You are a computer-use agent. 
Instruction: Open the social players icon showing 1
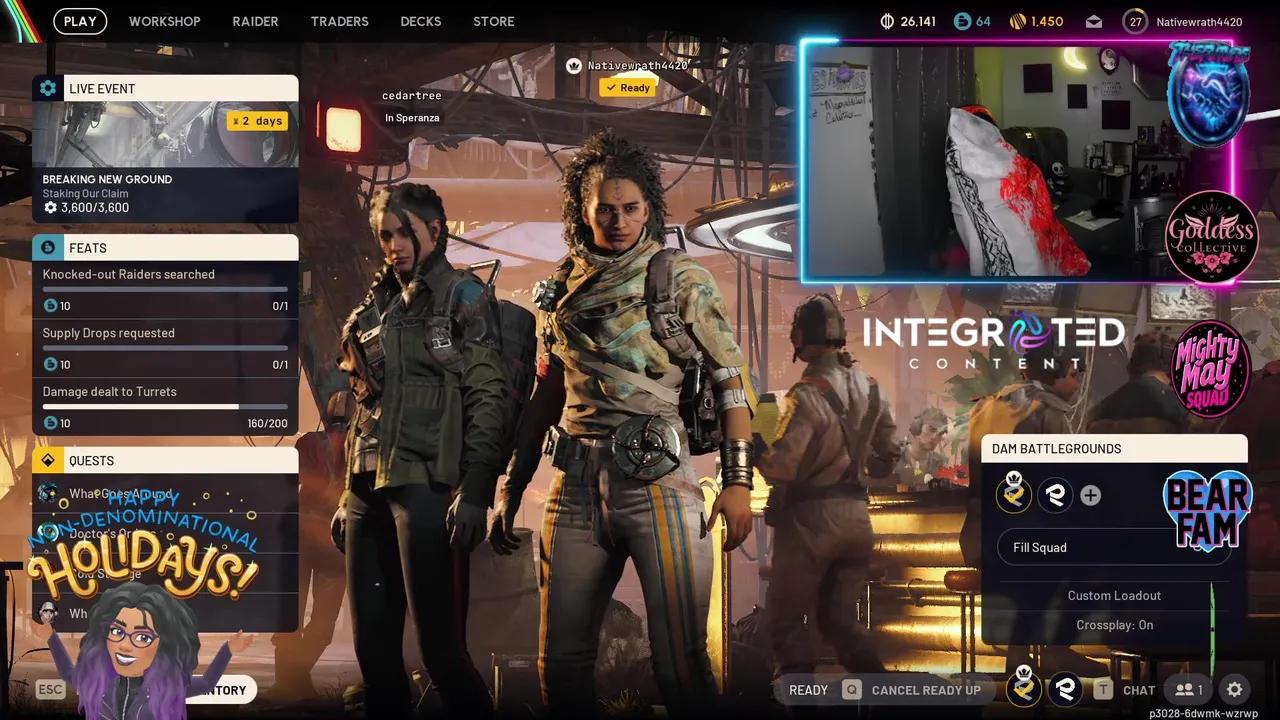tap(1188, 689)
